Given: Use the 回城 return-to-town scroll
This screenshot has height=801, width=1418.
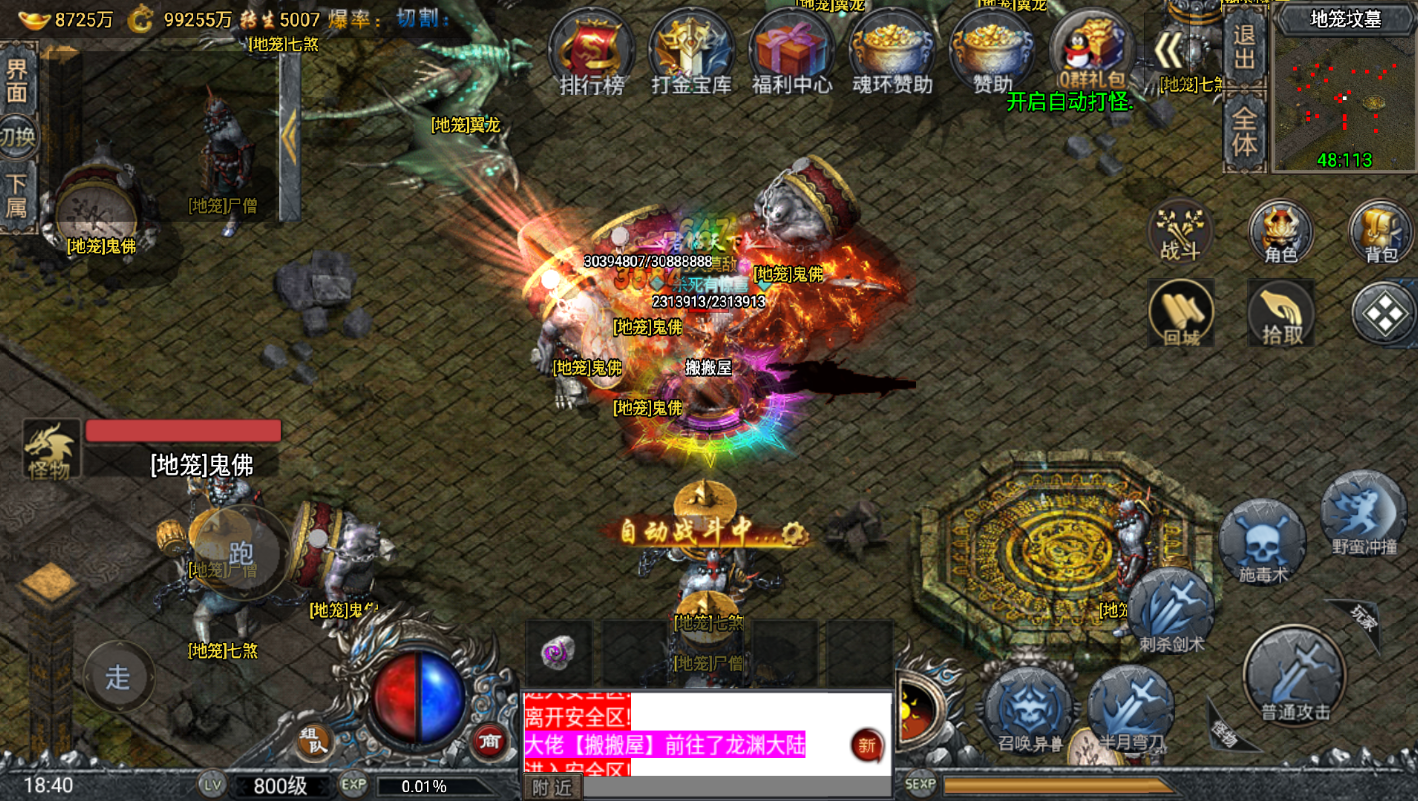Looking at the screenshot, I should 1181,312.
